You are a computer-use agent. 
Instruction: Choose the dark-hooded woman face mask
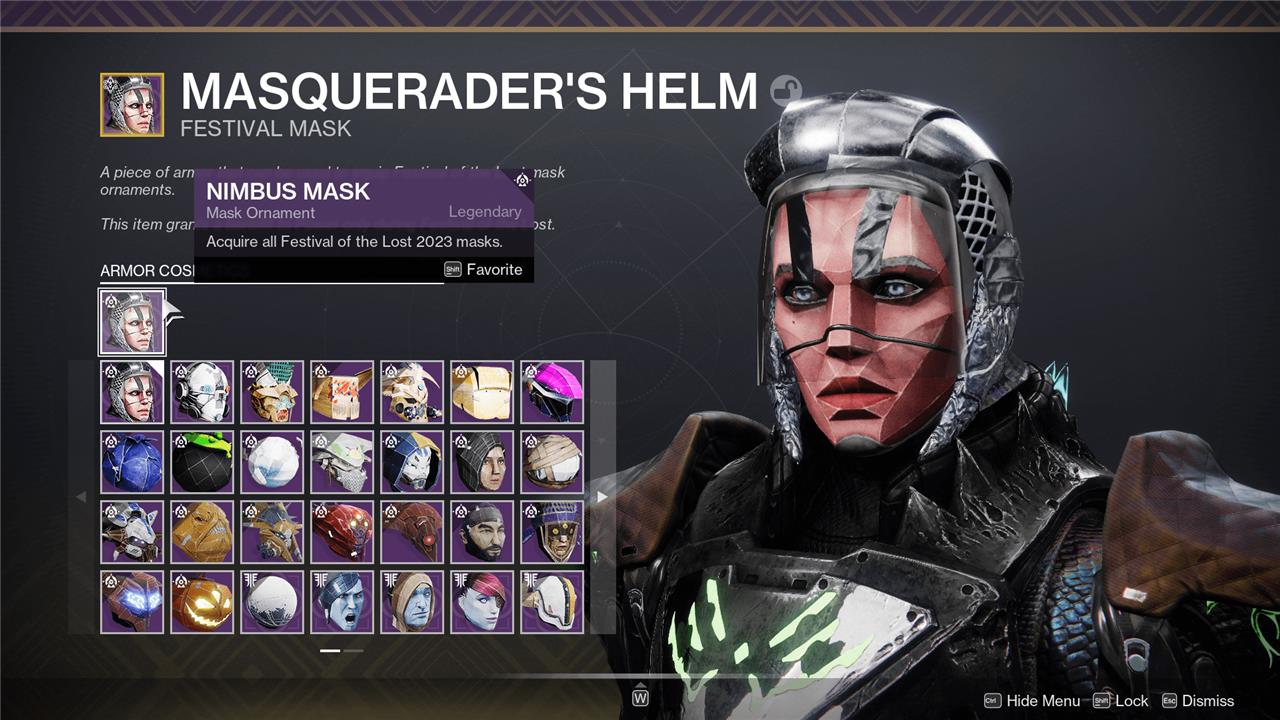[x=482, y=462]
